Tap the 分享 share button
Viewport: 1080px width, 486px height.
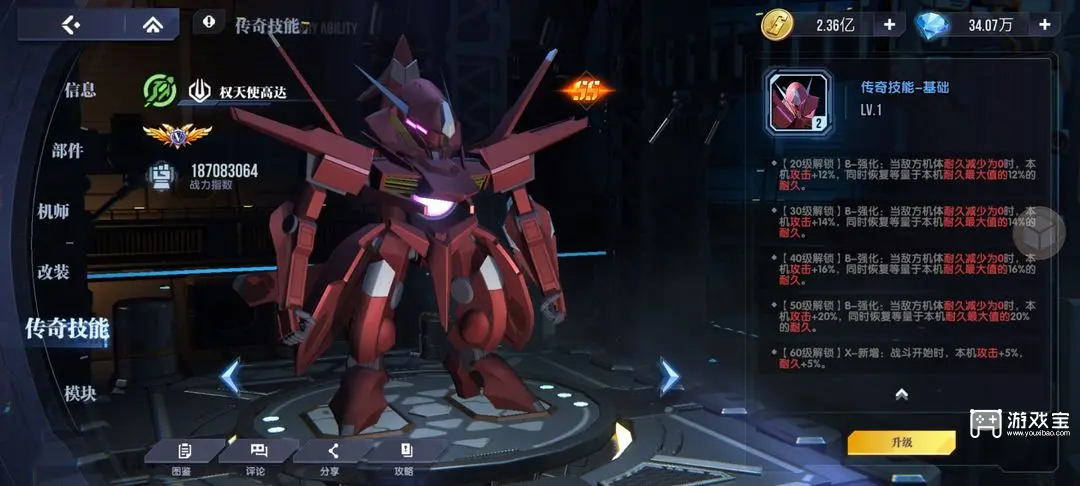[x=332, y=459]
